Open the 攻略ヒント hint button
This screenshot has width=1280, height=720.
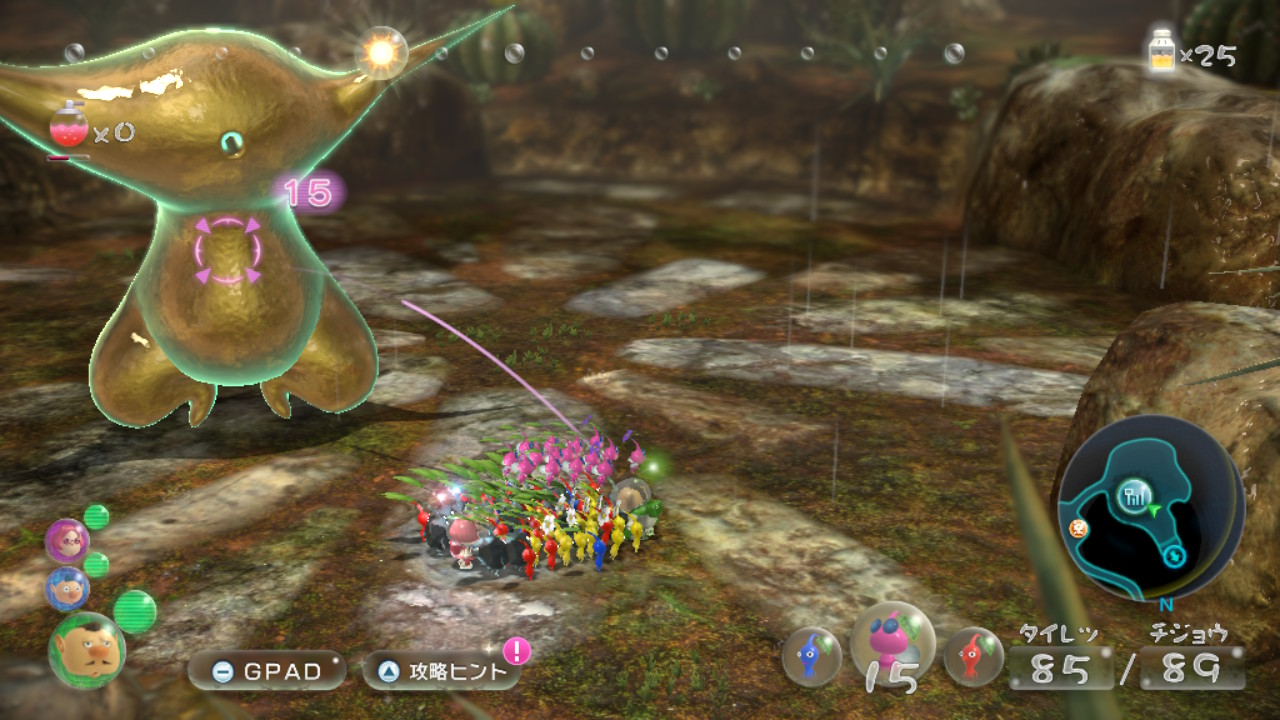(441, 671)
